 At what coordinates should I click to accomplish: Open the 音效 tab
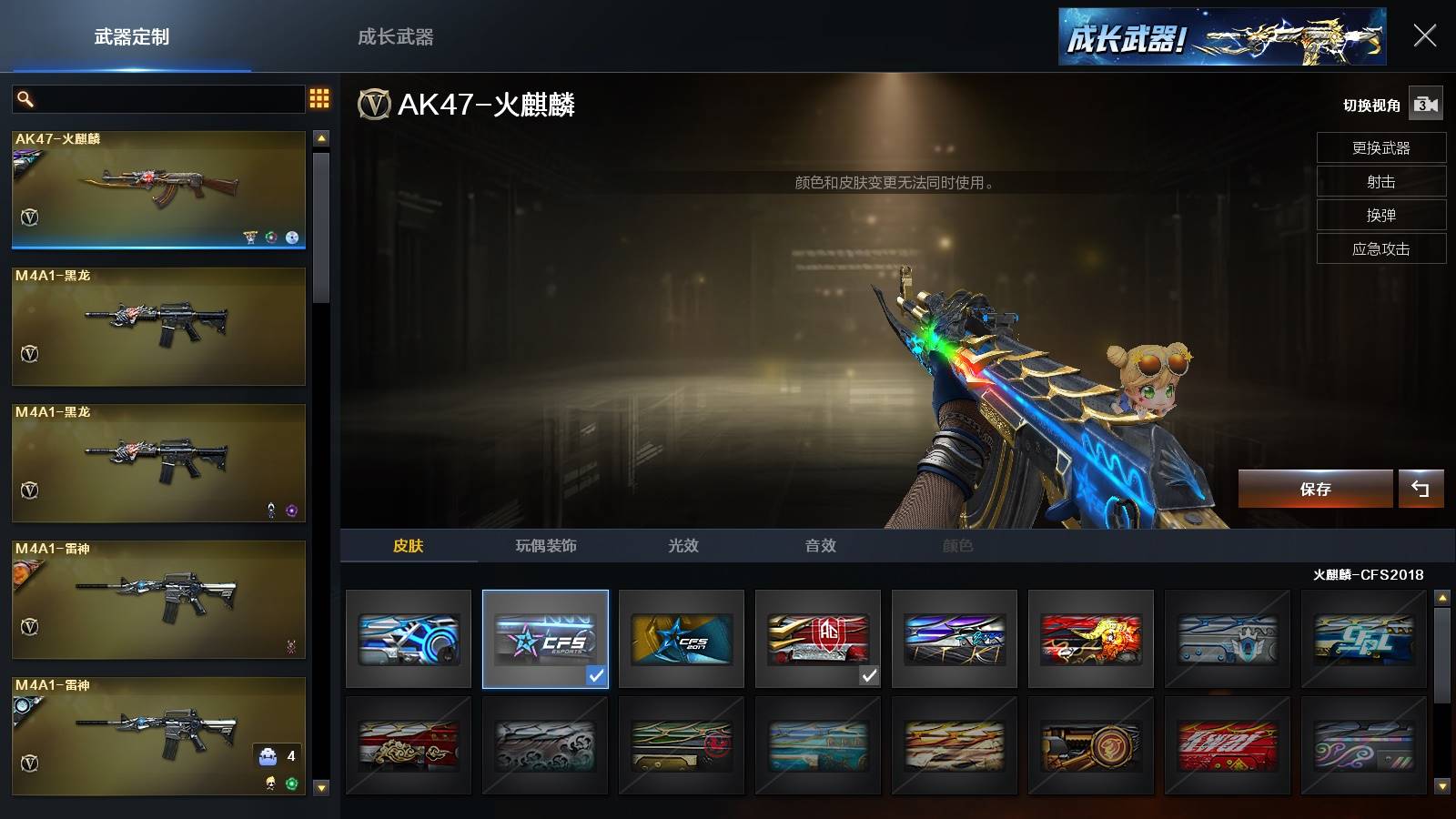click(x=820, y=545)
